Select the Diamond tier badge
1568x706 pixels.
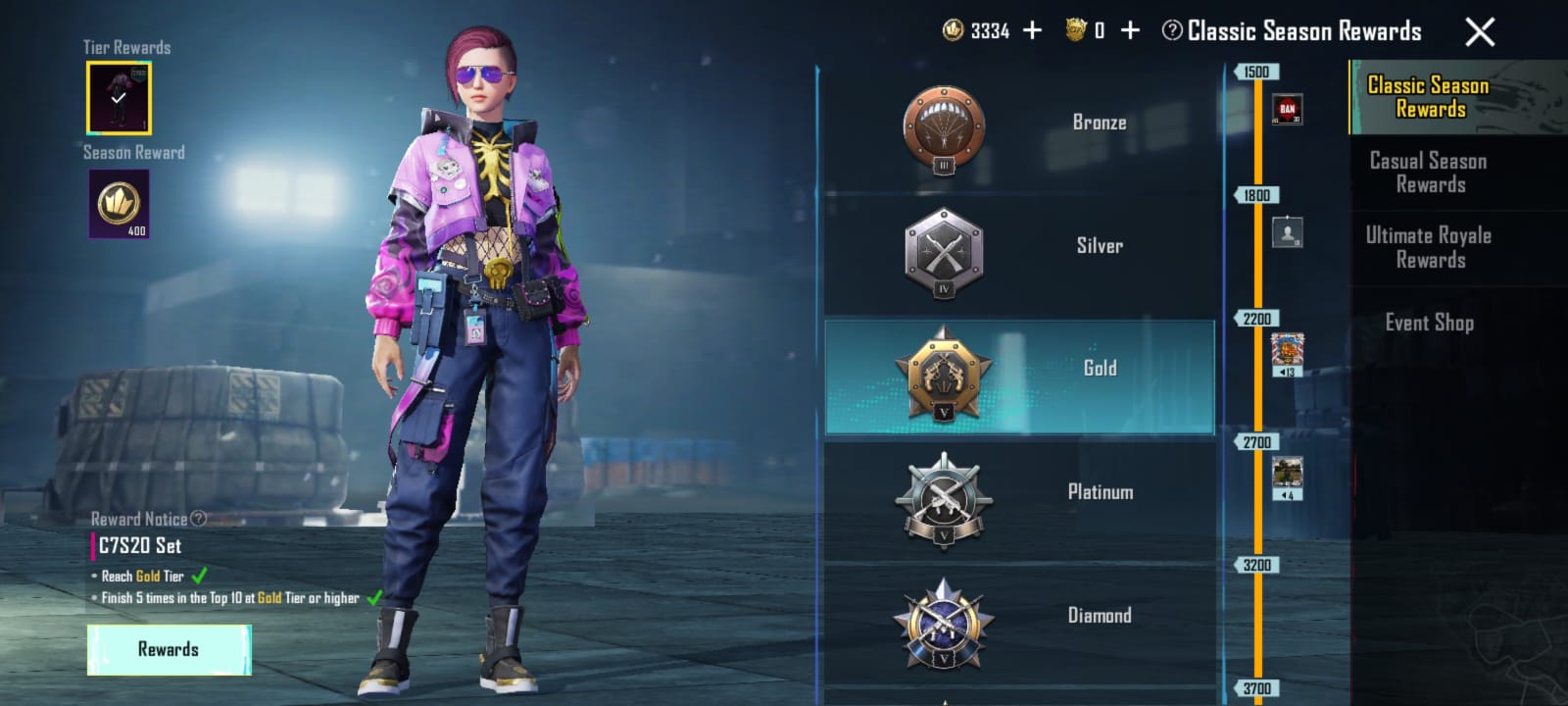click(946, 623)
